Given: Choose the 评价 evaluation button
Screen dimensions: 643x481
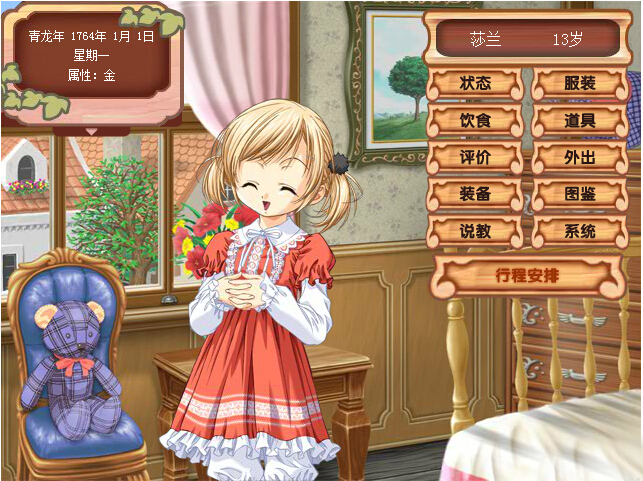Looking at the screenshot, I should coord(475,158).
